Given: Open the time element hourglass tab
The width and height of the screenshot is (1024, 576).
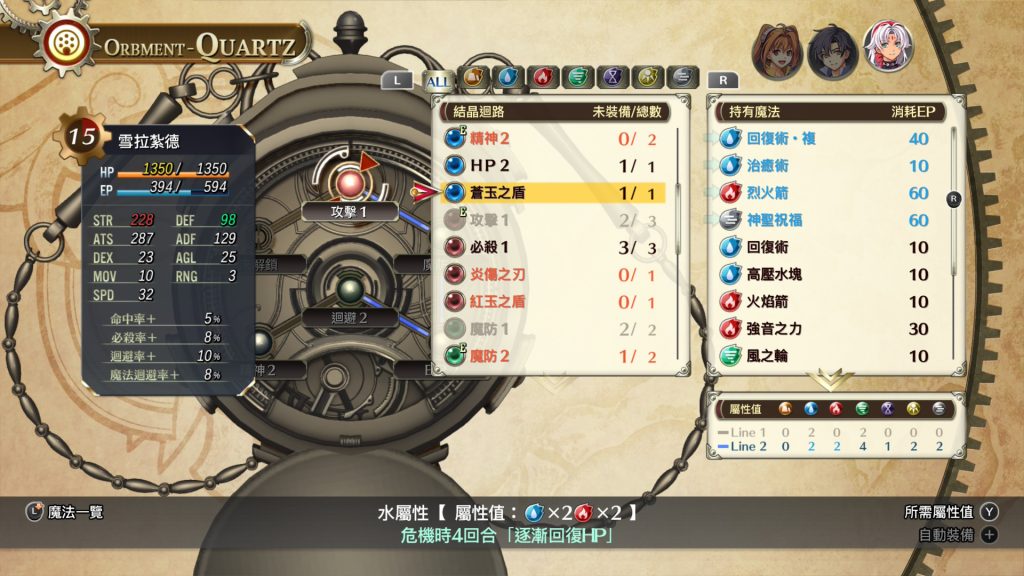Looking at the screenshot, I should tap(612, 78).
